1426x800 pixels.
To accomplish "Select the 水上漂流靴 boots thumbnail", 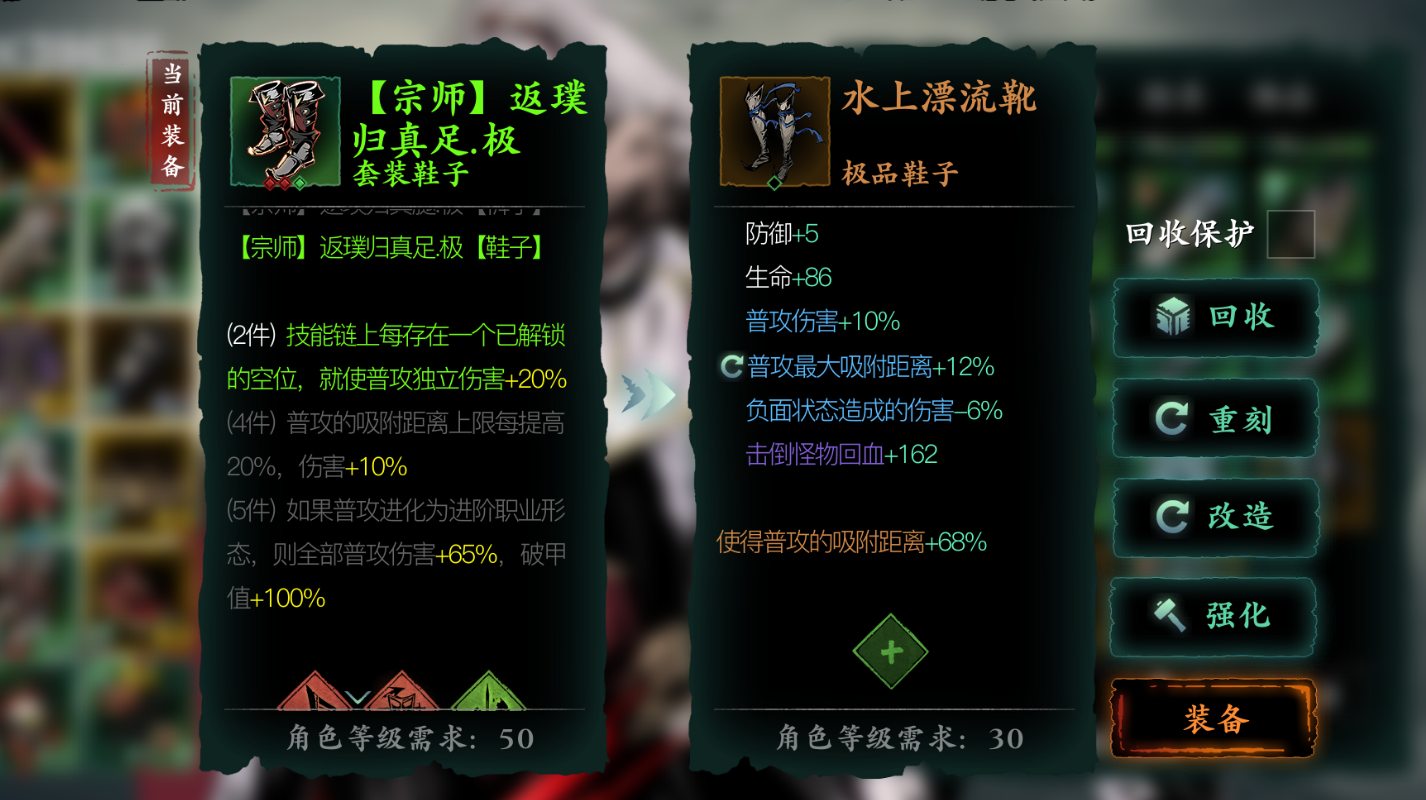I will click(773, 130).
